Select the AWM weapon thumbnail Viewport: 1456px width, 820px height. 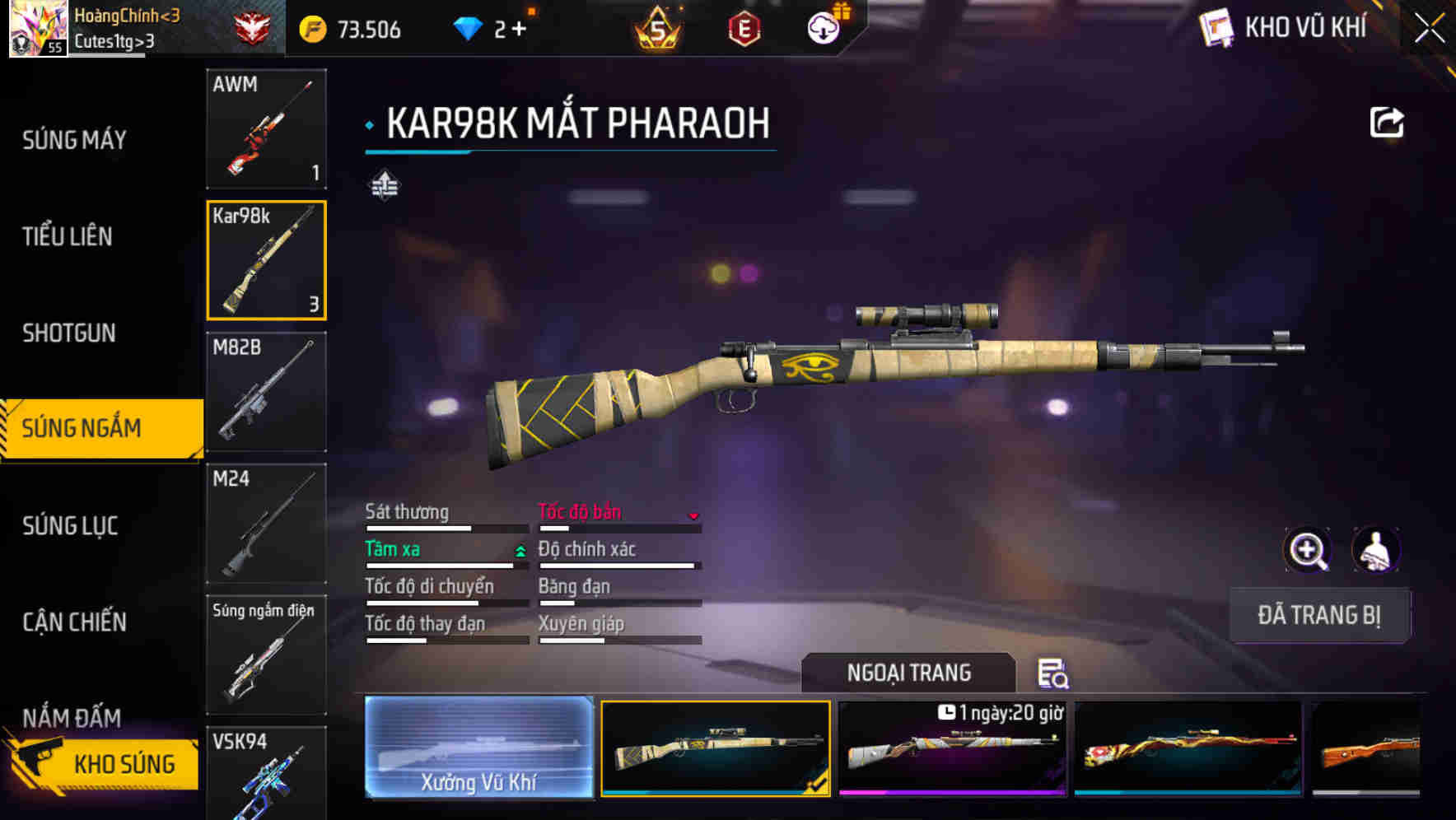[x=265, y=129]
